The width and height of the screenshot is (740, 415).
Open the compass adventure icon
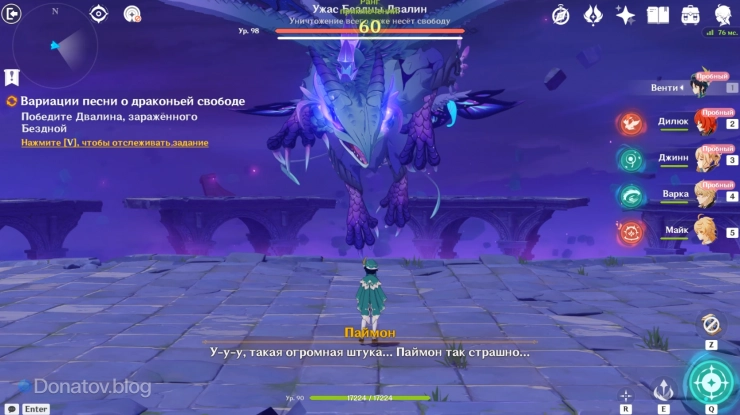click(x=561, y=15)
